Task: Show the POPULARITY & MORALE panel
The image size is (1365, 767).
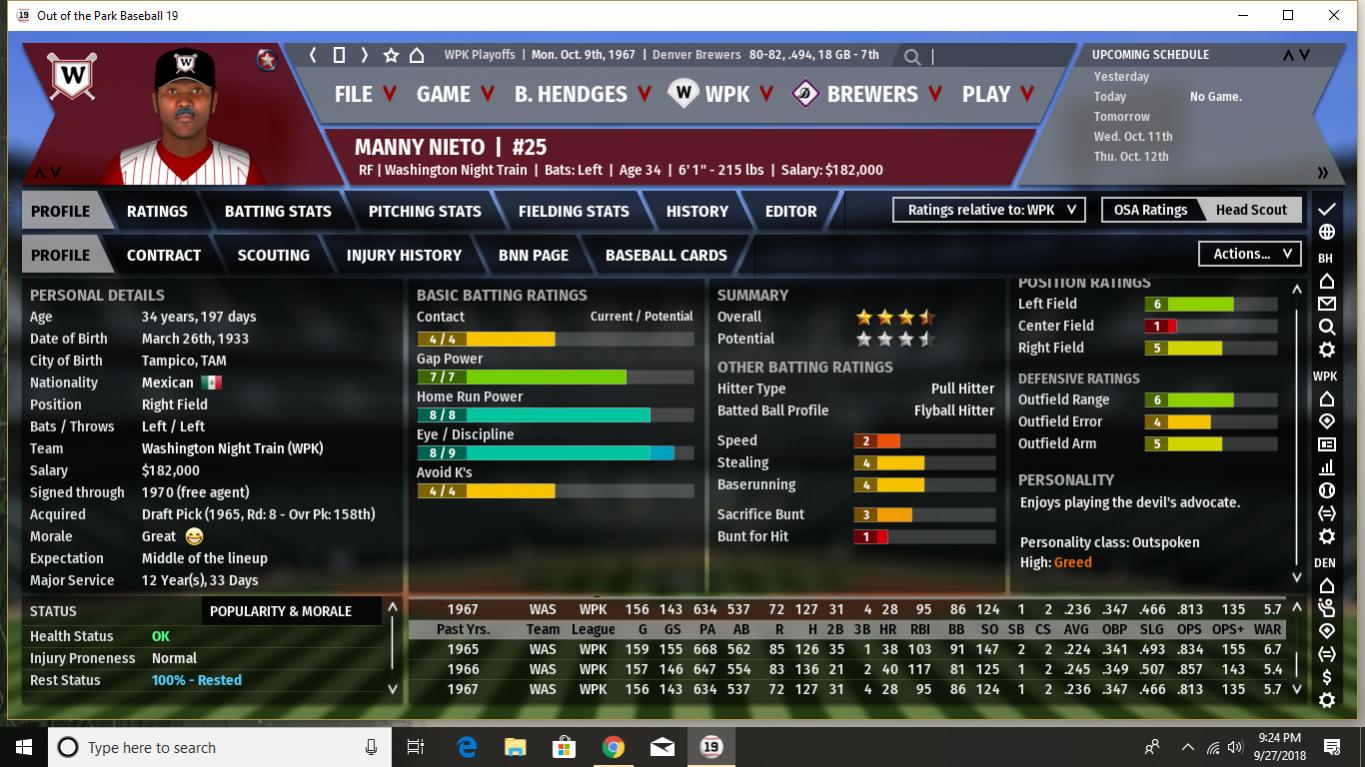Action: (x=281, y=611)
